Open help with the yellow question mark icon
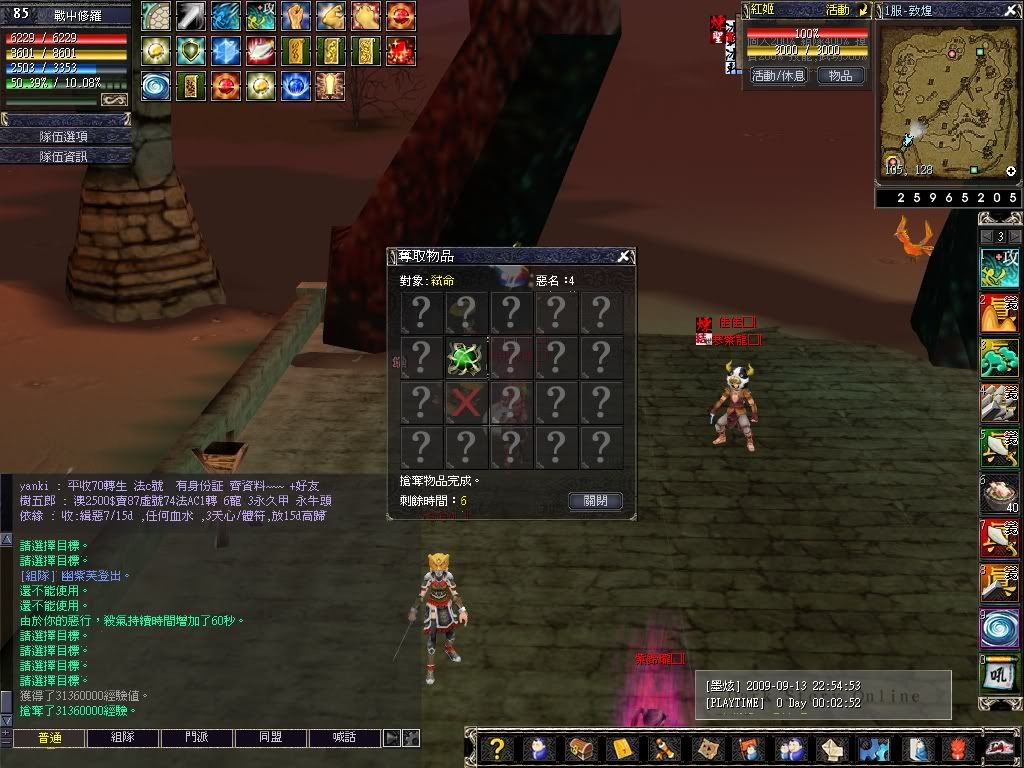This screenshot has height=768, width=1024. pyautogui.click(x=498, y=748)
